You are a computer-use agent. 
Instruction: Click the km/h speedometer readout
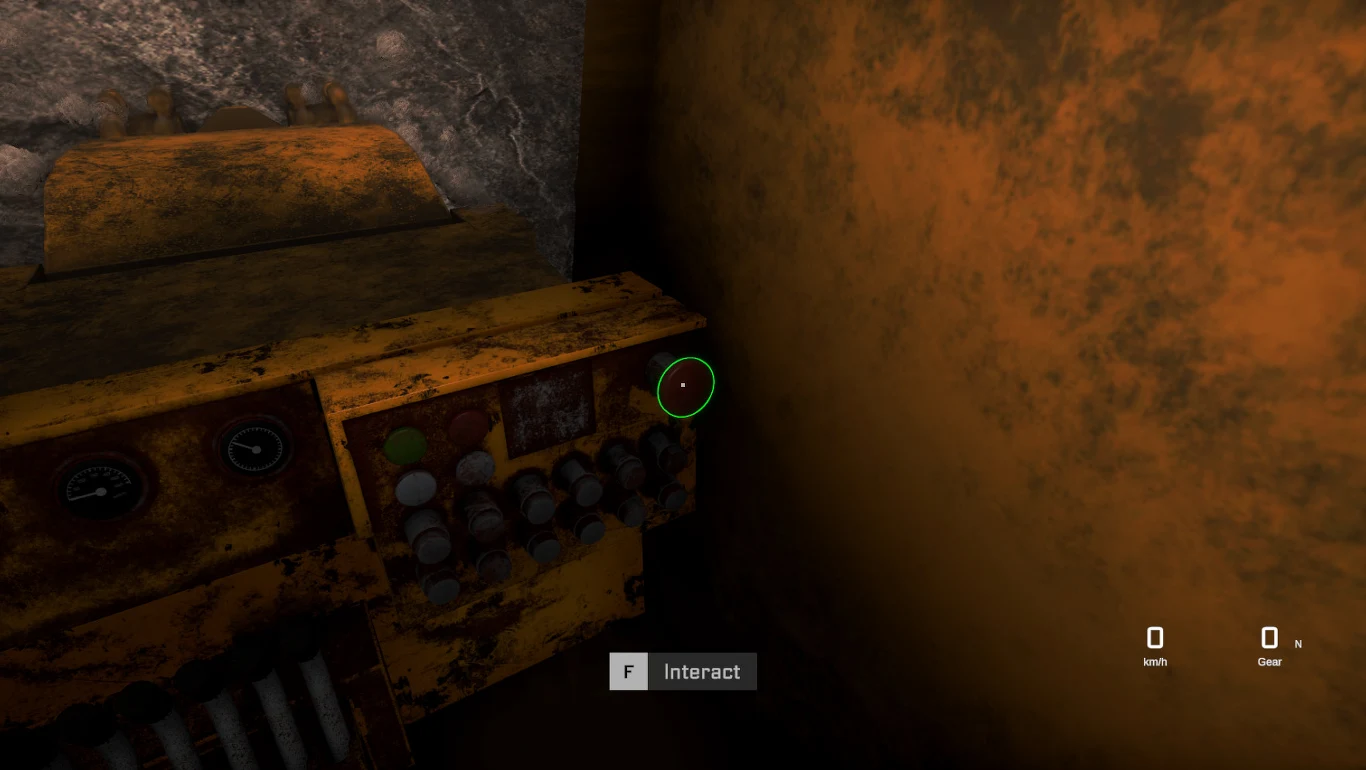(x=1155, y=662)
